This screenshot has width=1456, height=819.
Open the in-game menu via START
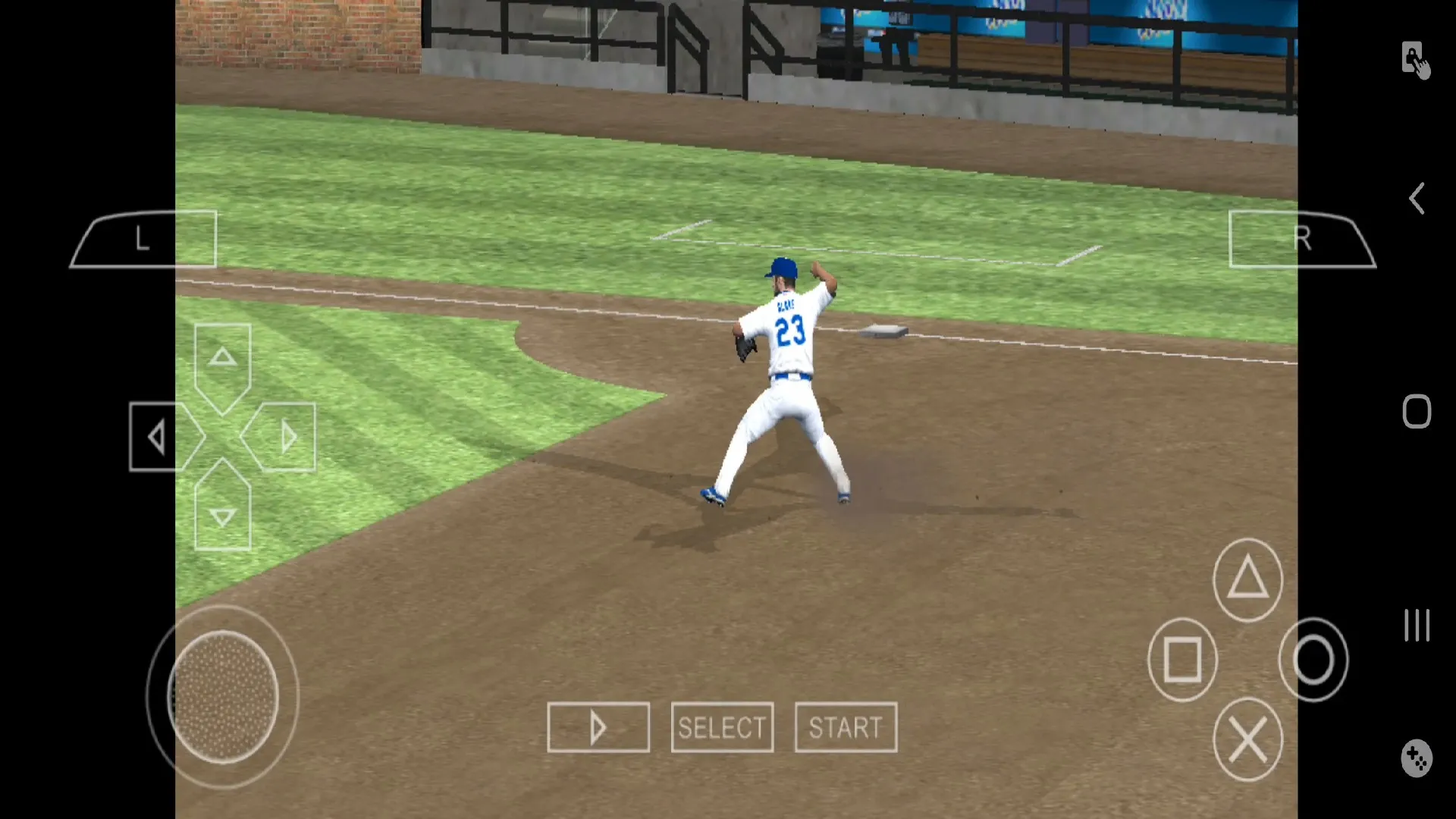tap(845, 727)
